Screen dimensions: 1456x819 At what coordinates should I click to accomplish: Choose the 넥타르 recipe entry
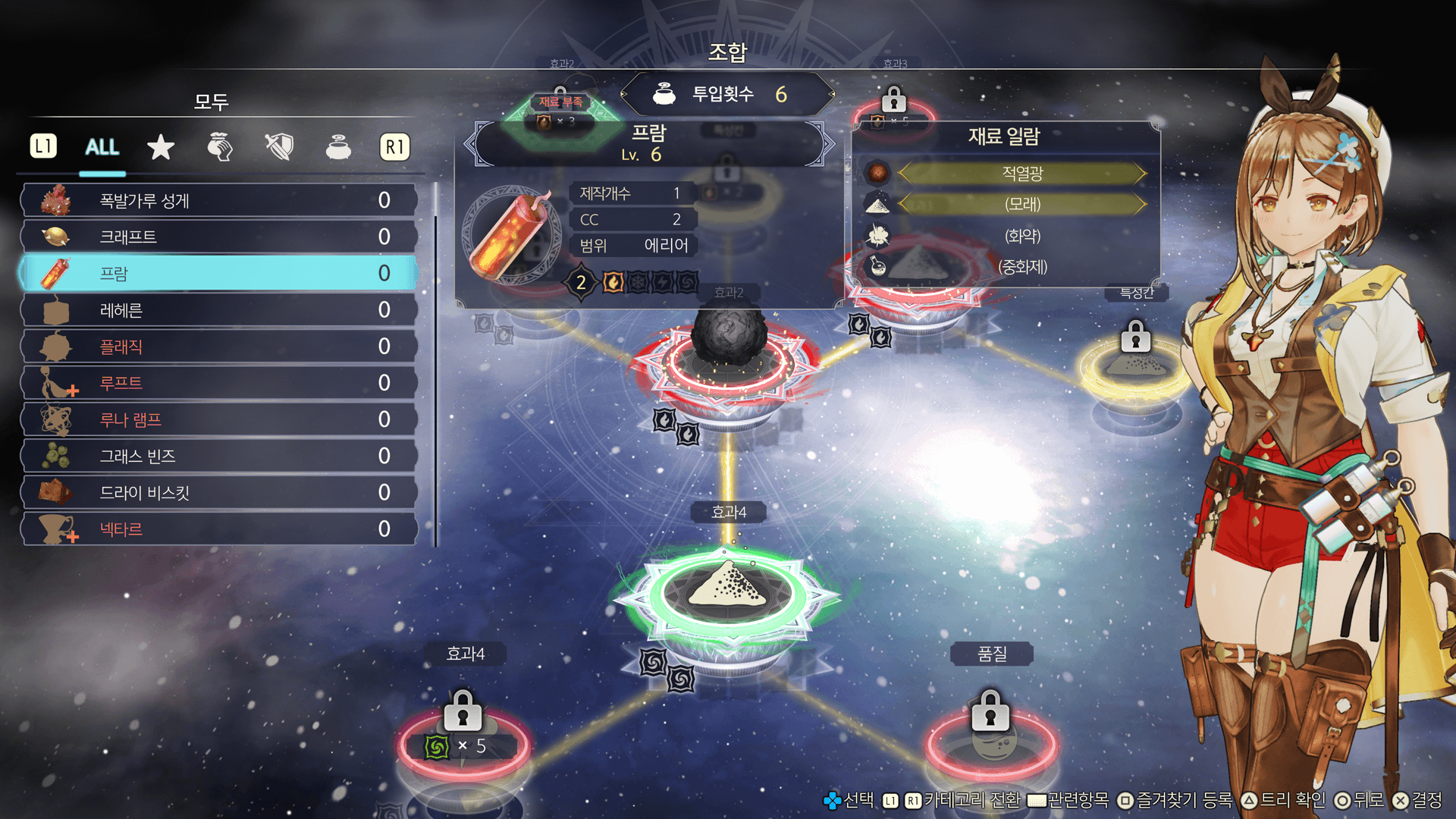tap(220, 529)
